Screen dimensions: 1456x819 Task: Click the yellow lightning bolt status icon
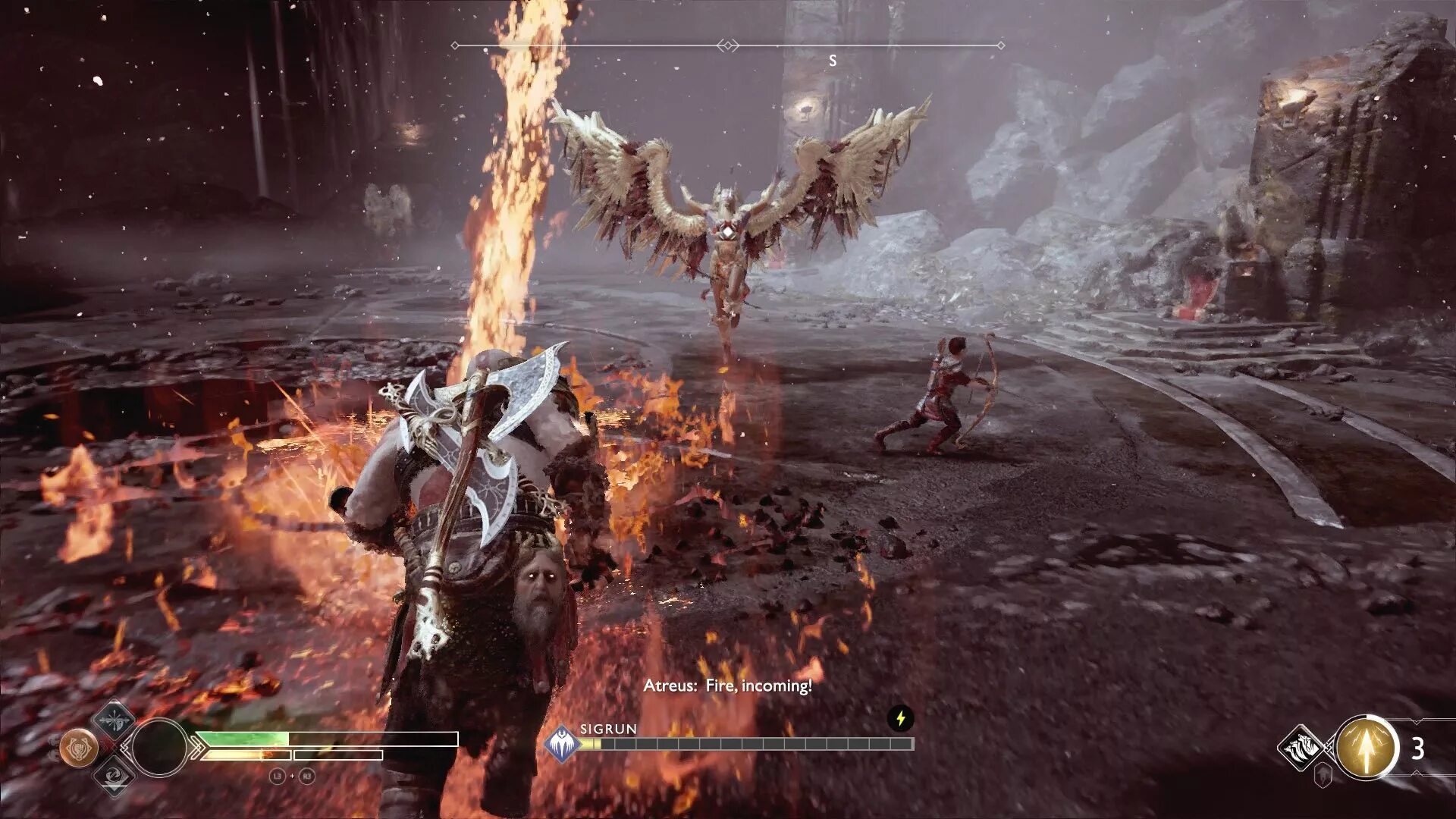tap(900, 718)
